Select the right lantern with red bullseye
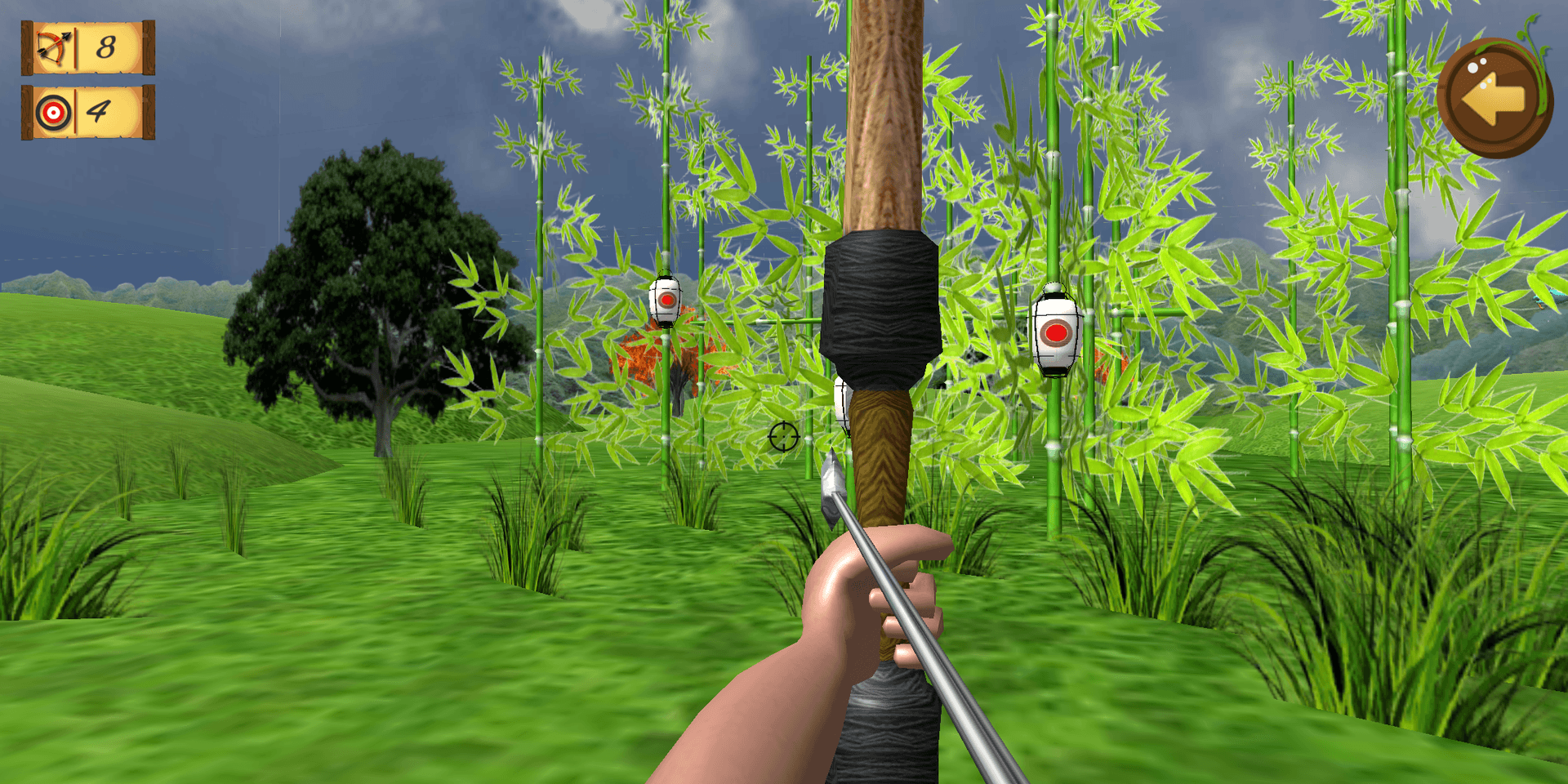The height and width of the screenshot is (784, 1568). (x=1058, y=335)
